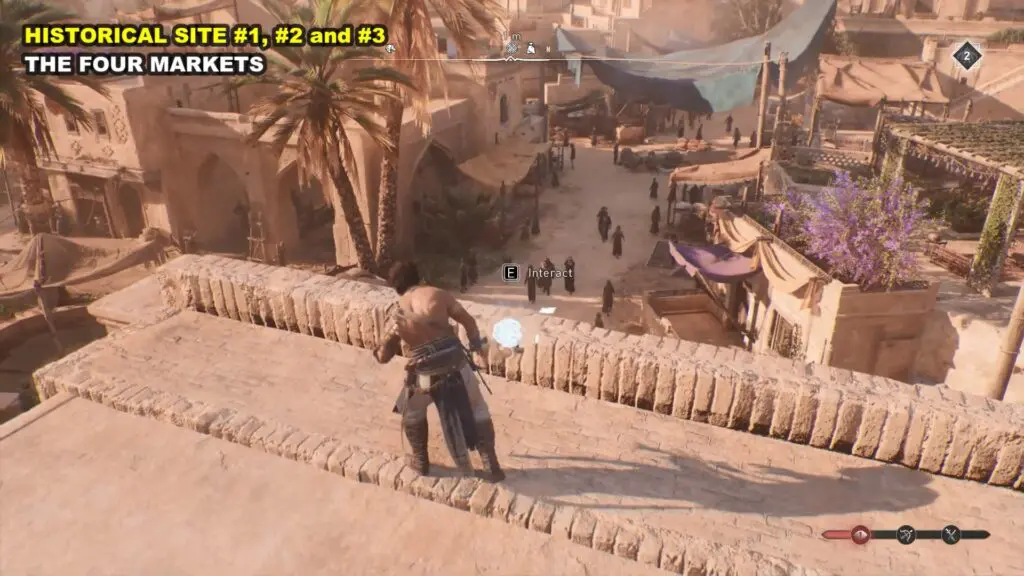
Task: Click the diamond badge showing number 2
Action: [x=966, y=55]
